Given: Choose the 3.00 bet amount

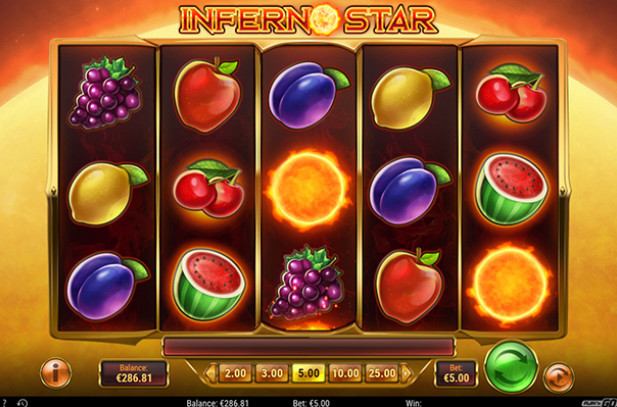Looking at the screenshot, I should (x=271, y=374).
